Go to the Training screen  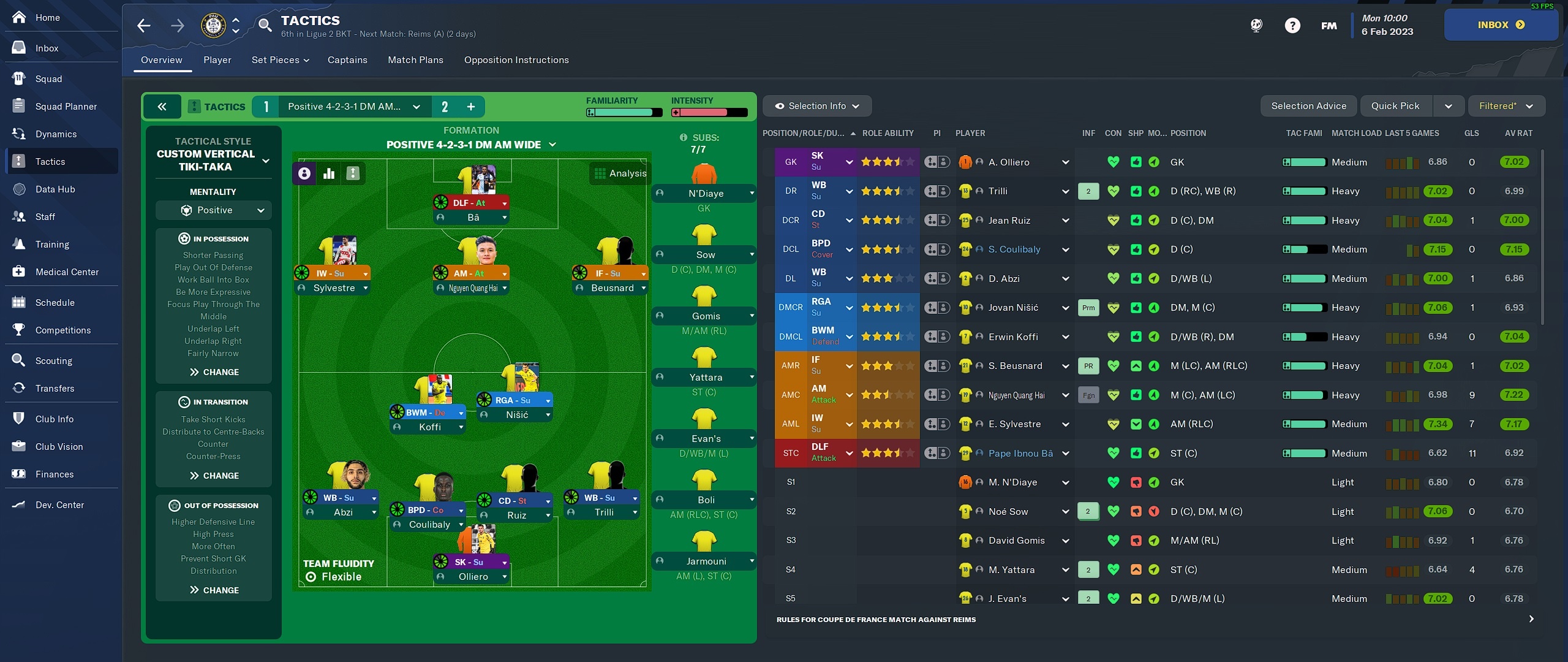(x=52, y=245)
